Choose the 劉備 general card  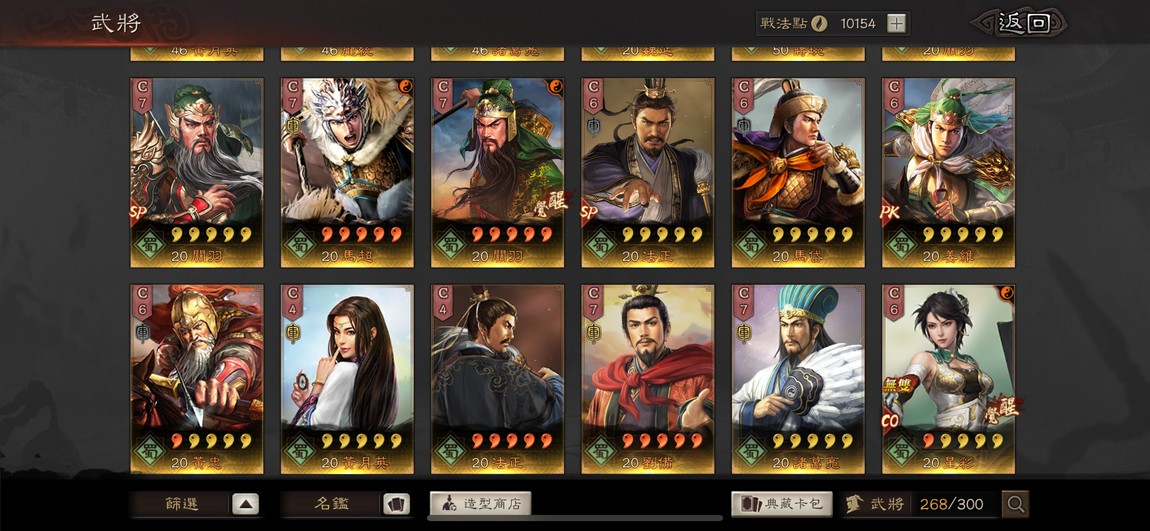pyautogui.click(x=648, y=378)
